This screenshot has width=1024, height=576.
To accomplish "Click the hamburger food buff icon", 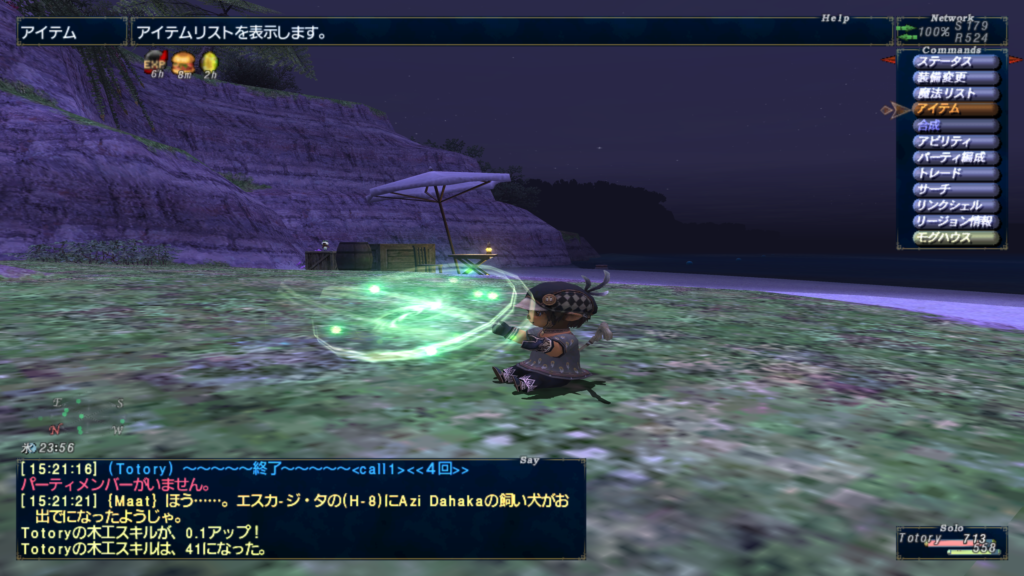I will [x=183, y=63].
